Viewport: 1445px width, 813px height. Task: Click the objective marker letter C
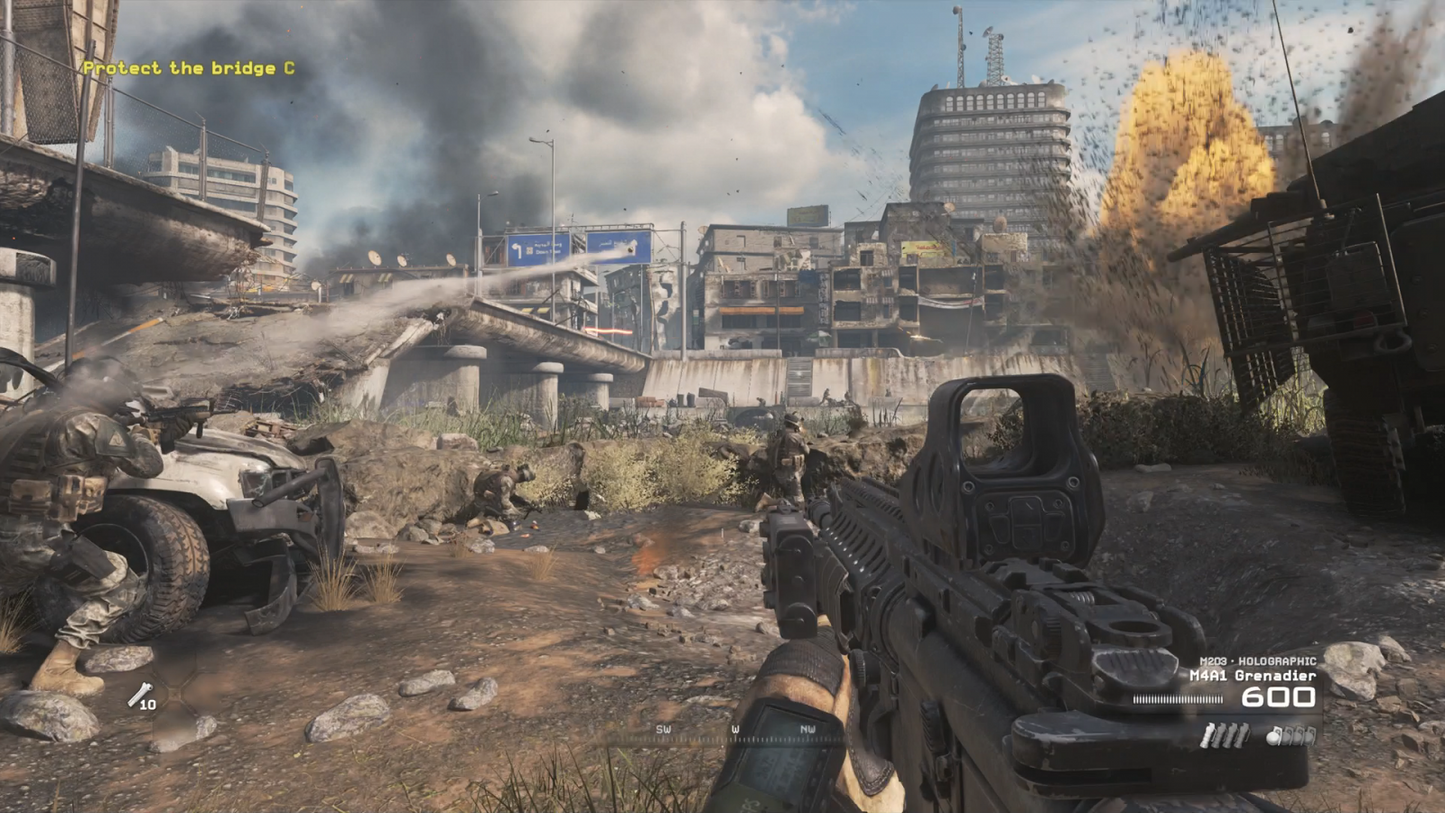coord(291,68)
